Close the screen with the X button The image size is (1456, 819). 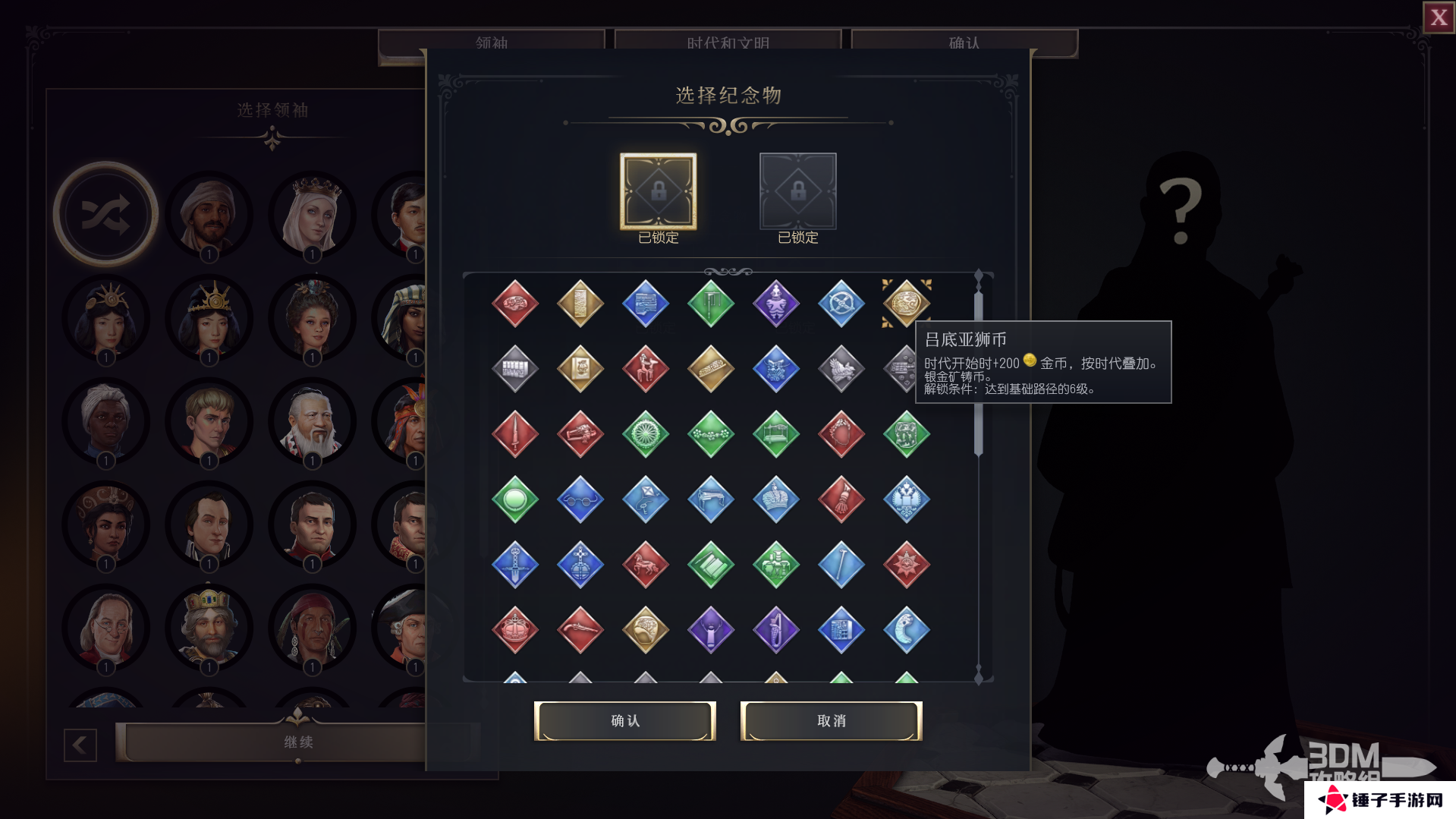1439,17
